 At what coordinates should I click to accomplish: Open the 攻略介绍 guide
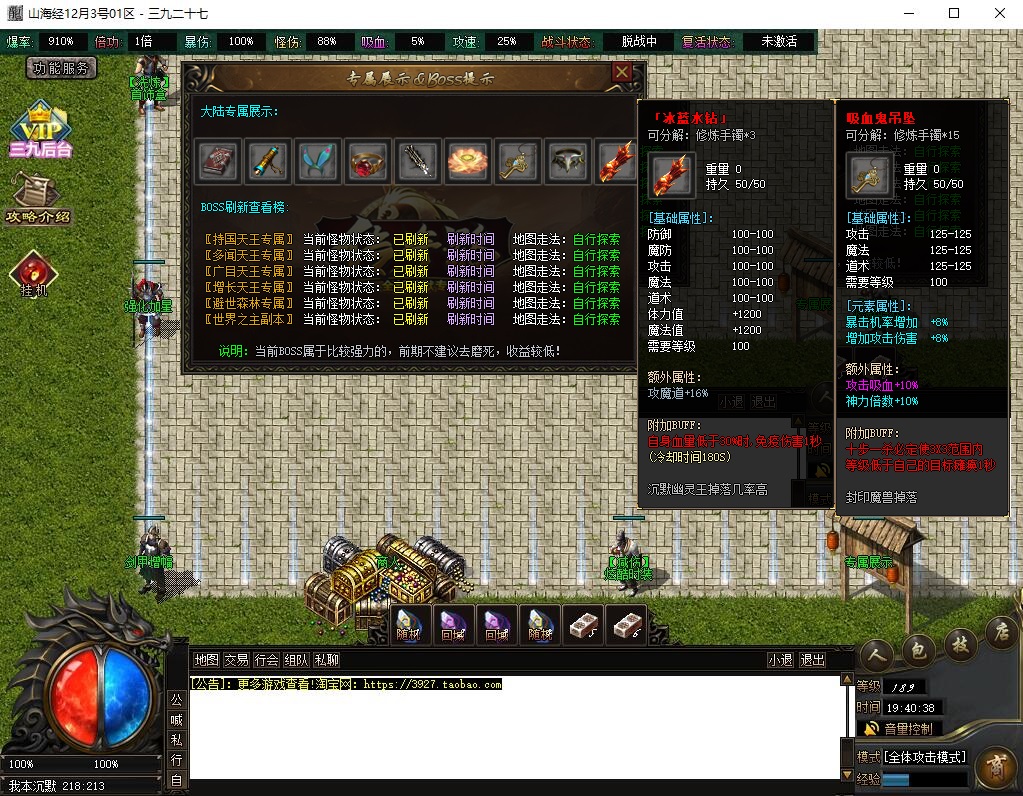(37, 198)
